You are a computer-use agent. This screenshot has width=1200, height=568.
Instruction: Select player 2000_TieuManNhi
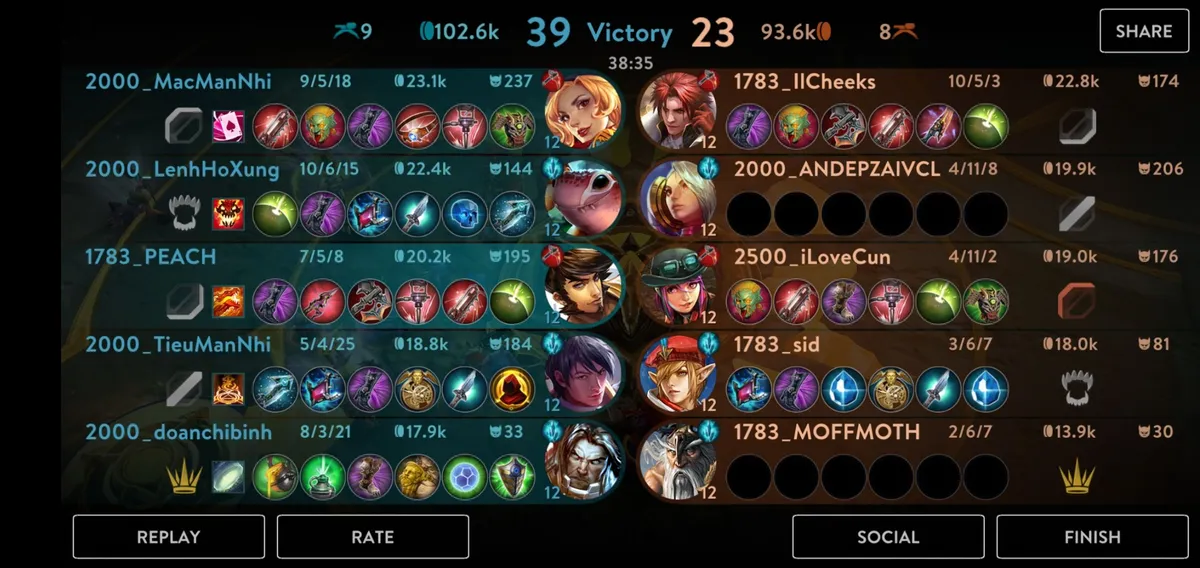(x=178, y=345)
